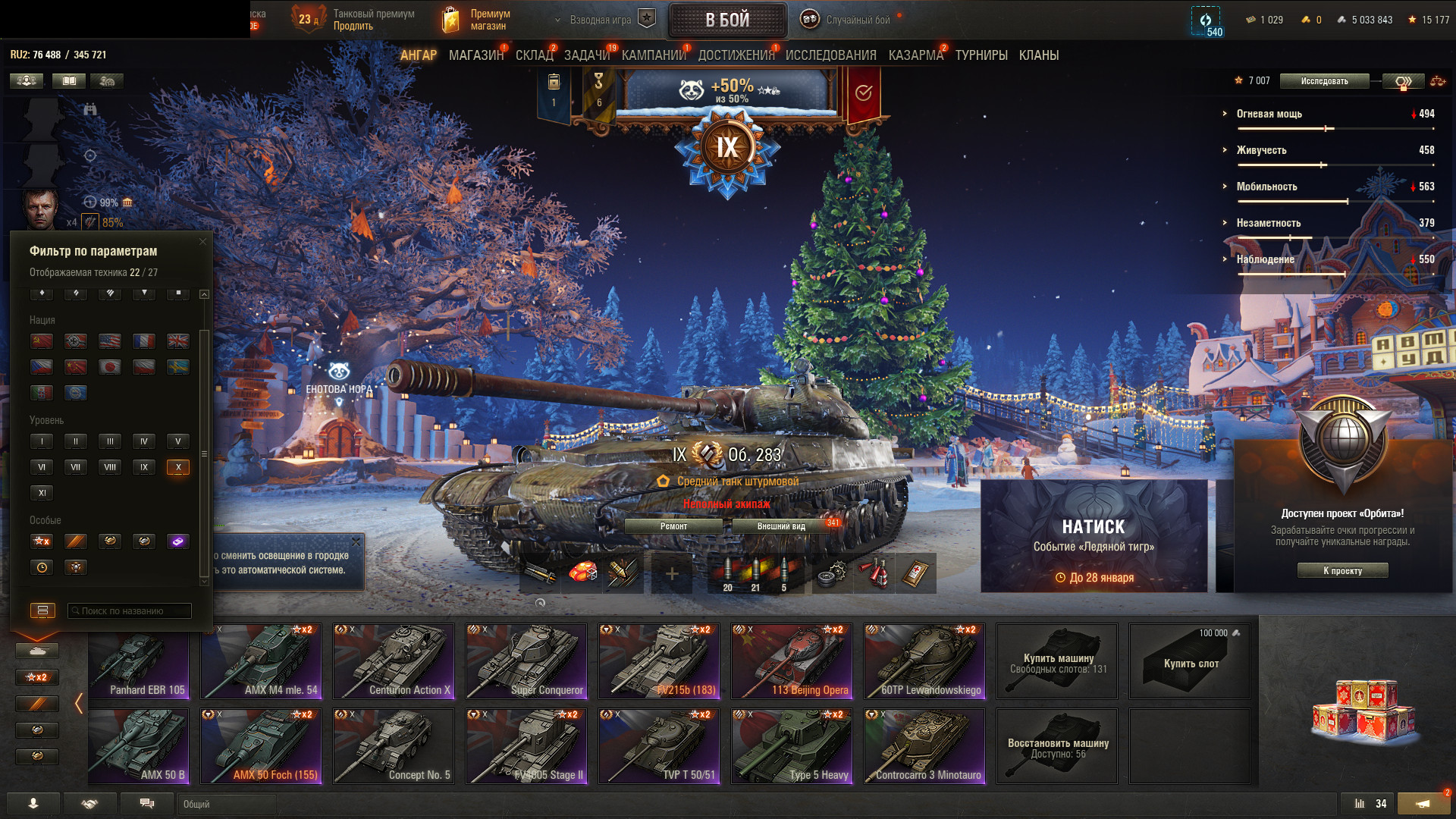Open Внешний вид customization
The image size is (1456, 819).
(x=781, y=526)
